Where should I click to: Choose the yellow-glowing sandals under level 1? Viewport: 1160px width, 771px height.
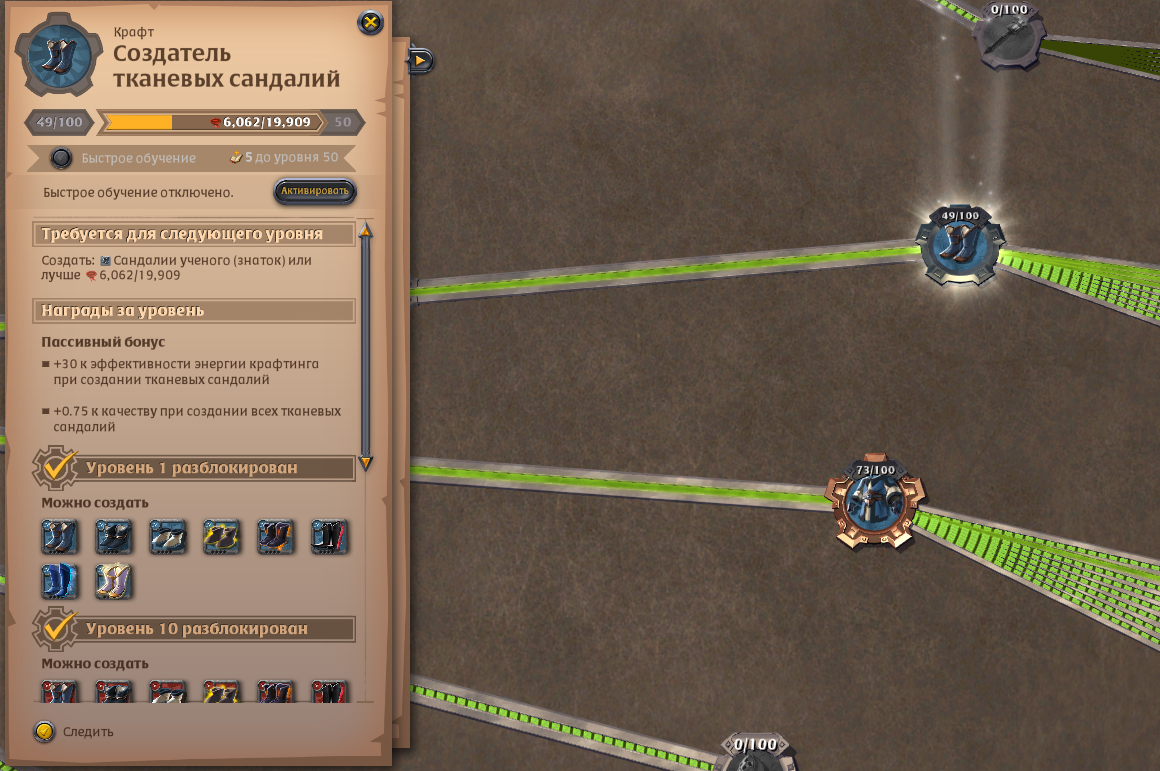pos(221,537)
